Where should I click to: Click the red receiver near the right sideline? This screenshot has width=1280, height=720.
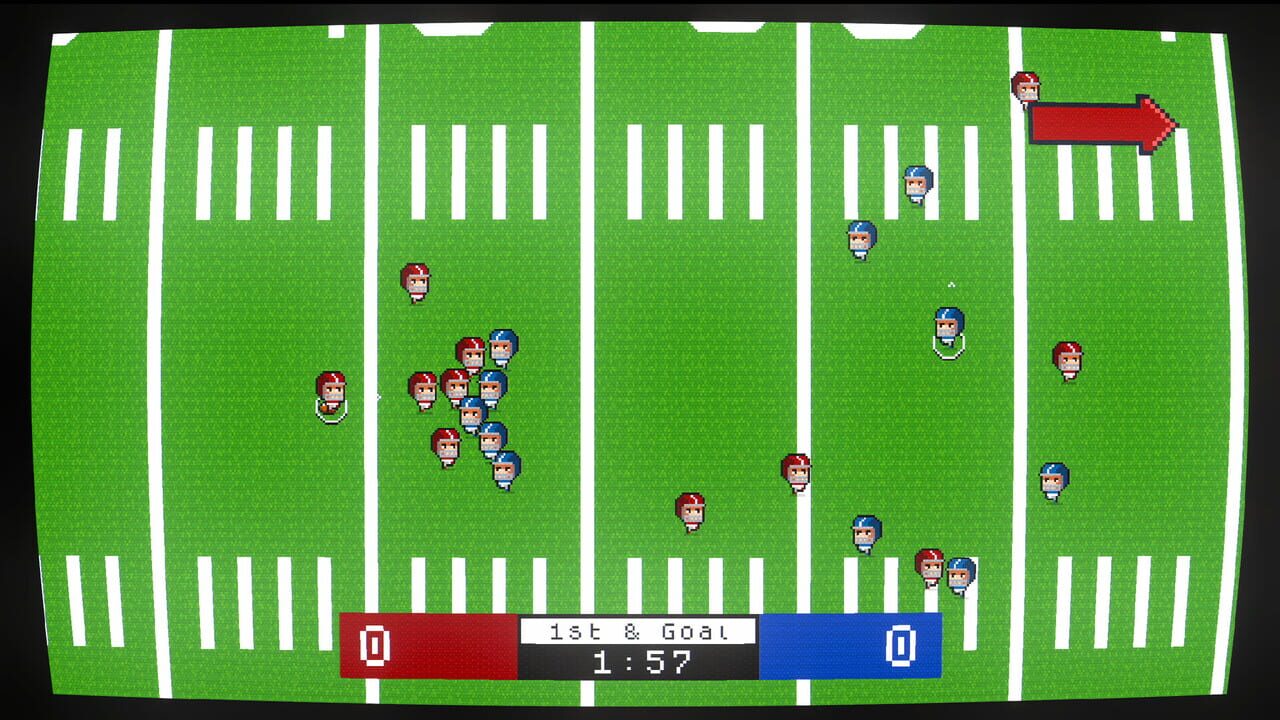click(x=1065, y=360)
